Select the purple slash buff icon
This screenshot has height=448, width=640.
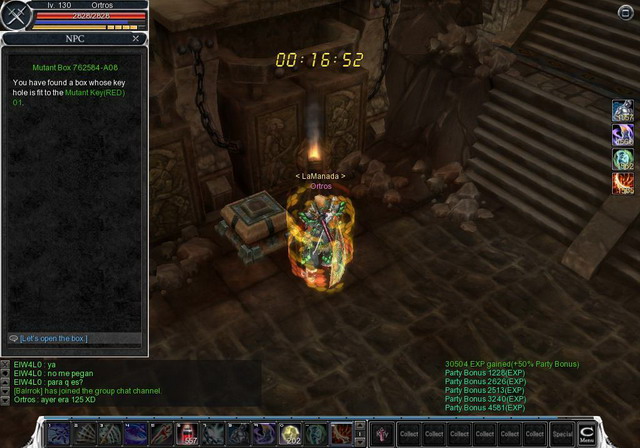(x=622, y=135)
